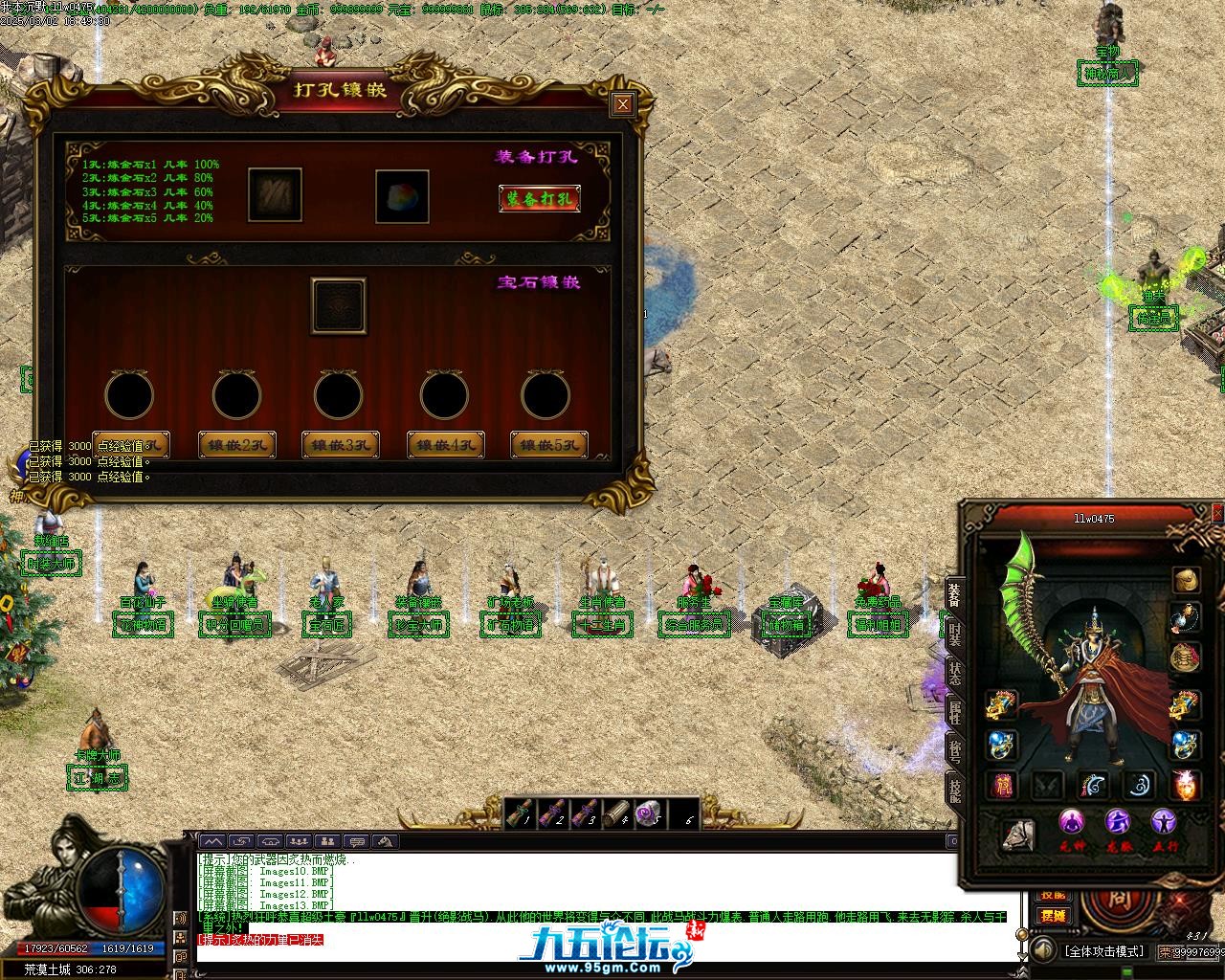Screen dimensions: 1225x980
Task: Click the horse icon on the chat toolbar
Action: coord(386,841)
